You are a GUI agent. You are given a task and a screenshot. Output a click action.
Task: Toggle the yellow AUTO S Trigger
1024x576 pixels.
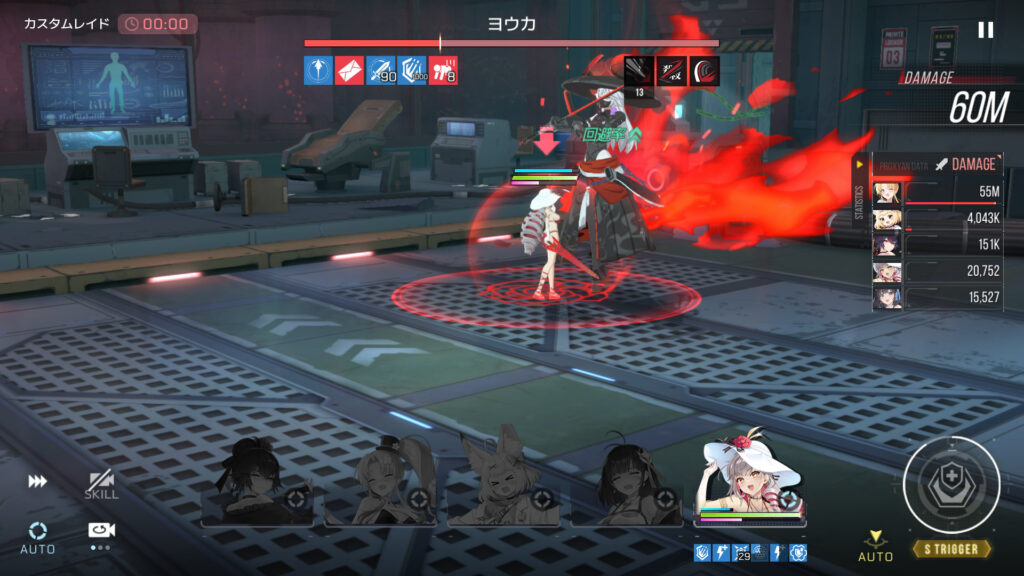(876, 545)
